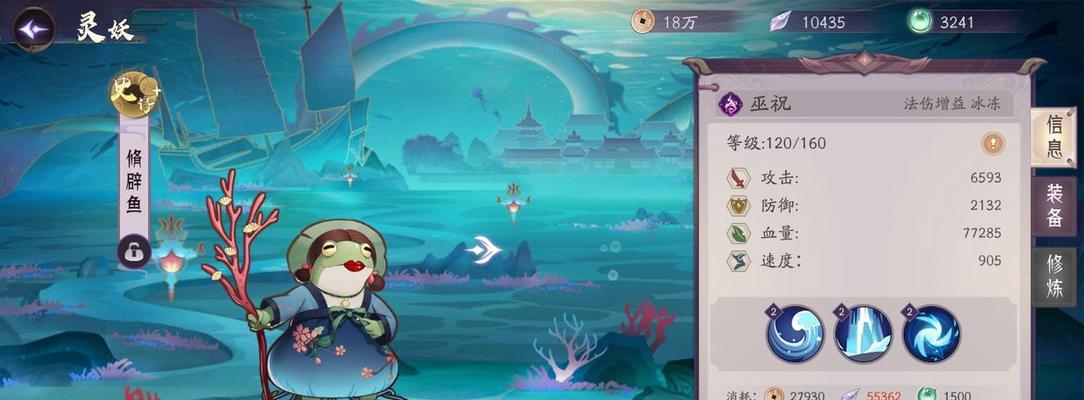Inspect the water wave skill icon
The image size is (1084, 400).
pyautogui.click(x=796, y=333)
